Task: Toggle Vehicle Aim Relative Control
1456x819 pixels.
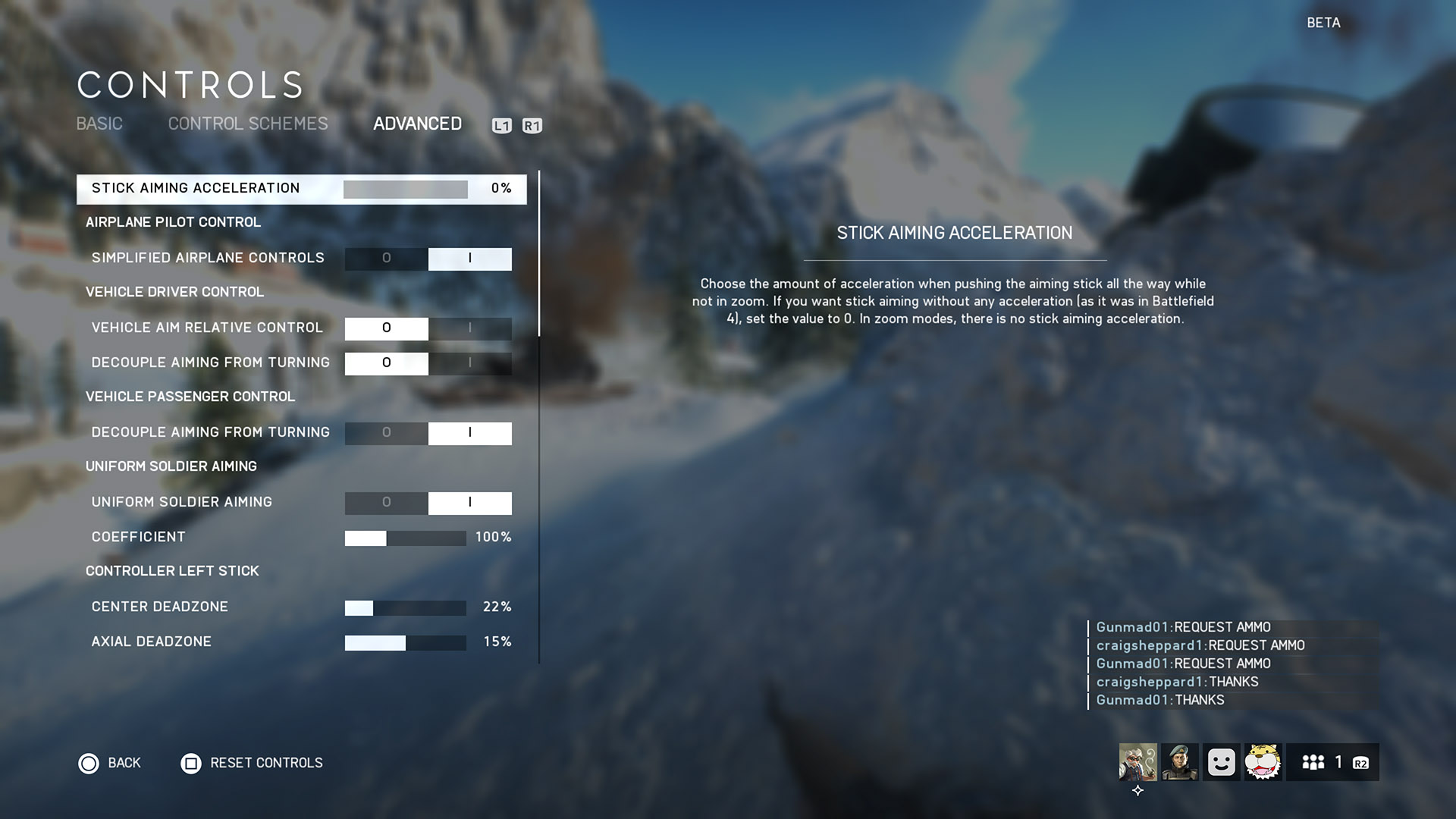Action: point(428,328)
